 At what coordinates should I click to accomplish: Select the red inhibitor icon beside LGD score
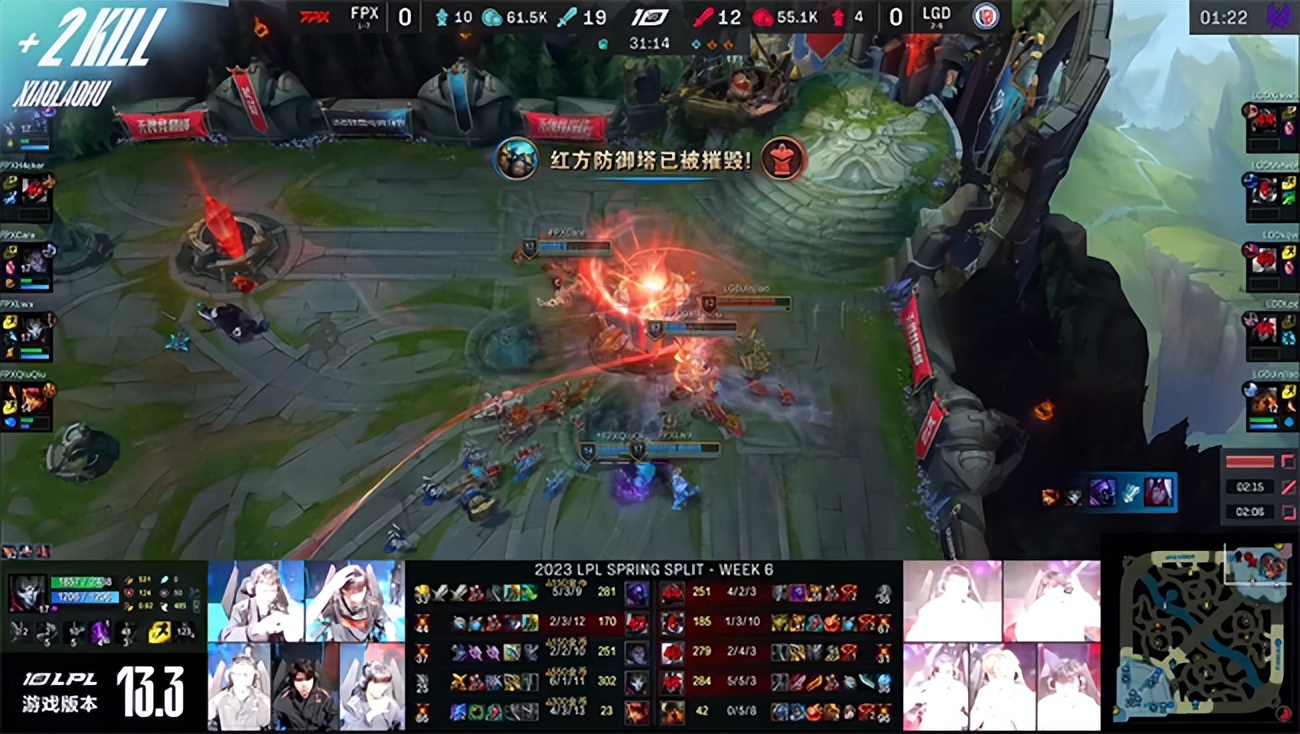[840, 17]
